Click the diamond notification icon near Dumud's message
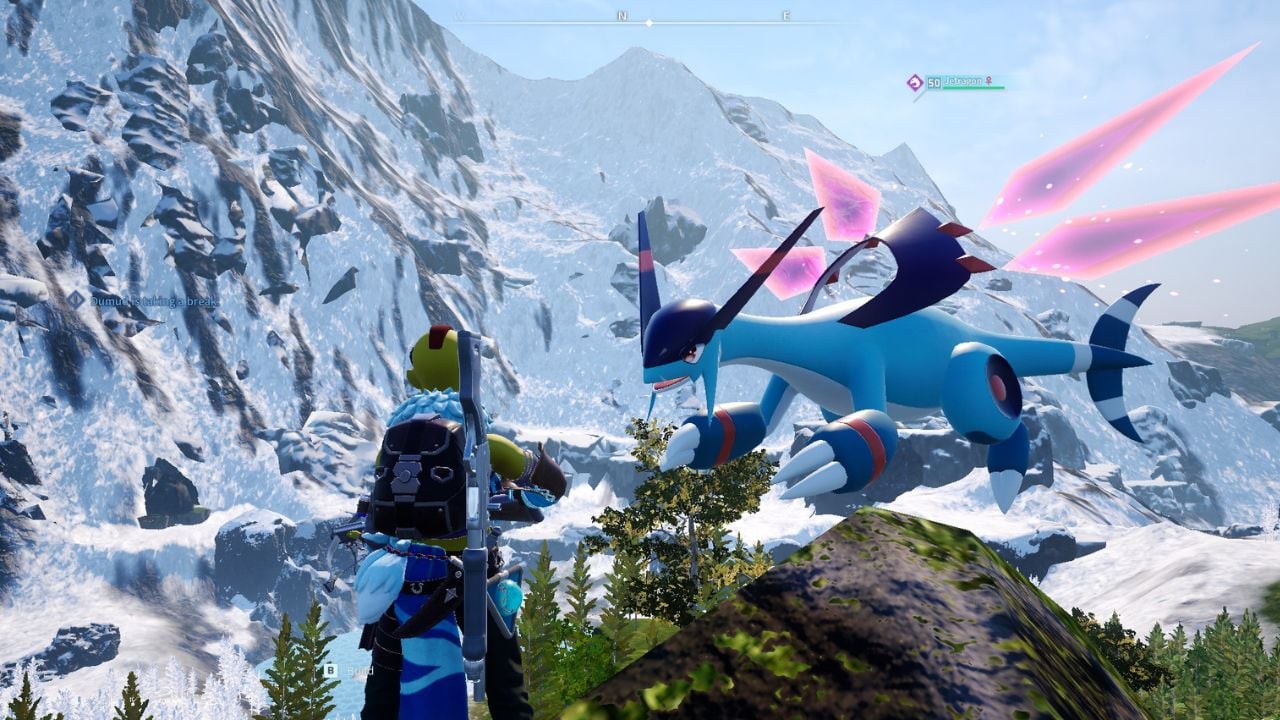 pyautogui.click(x=74, y=299)
